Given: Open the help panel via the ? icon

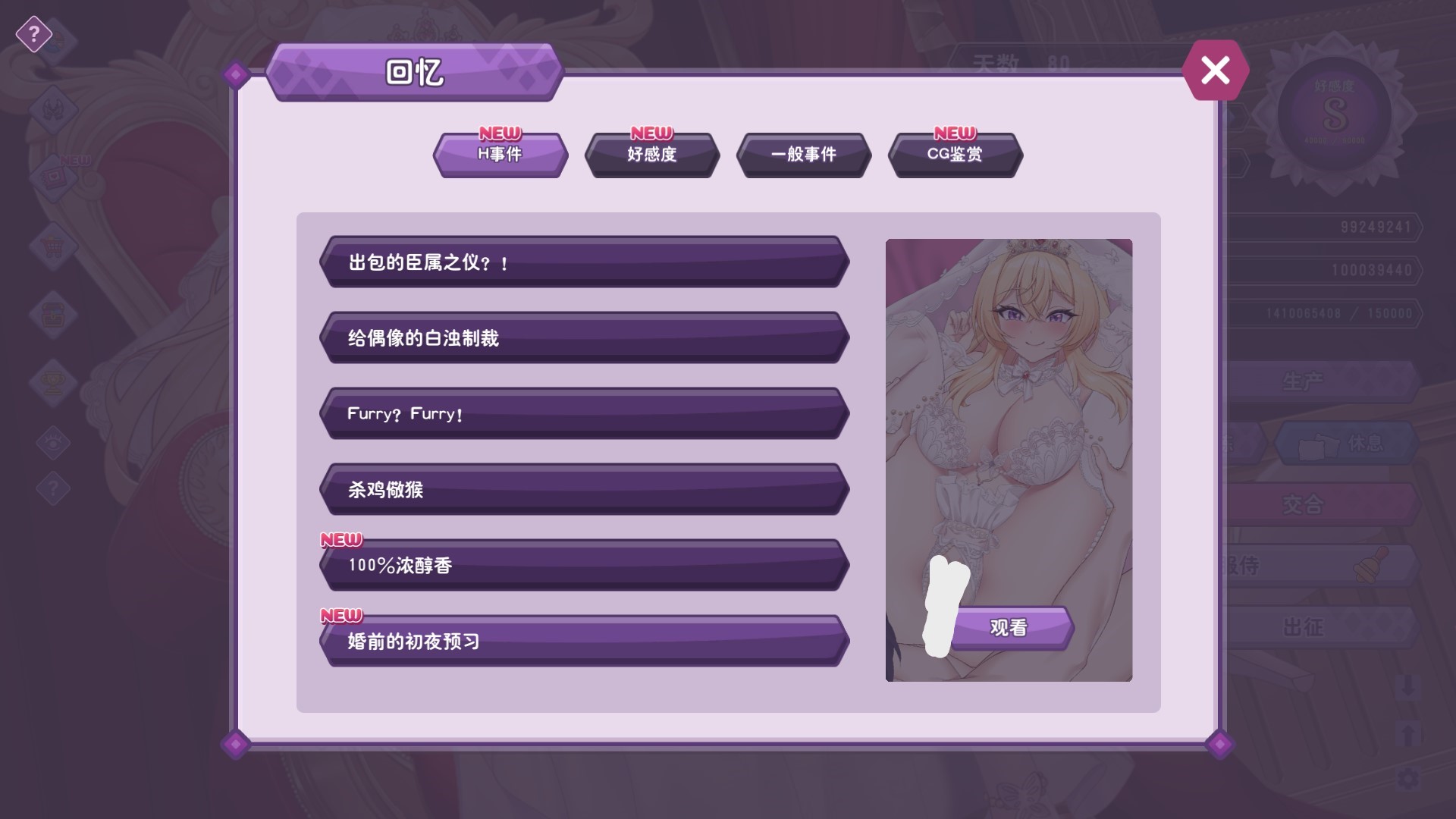Looking at the screenshot, I should tap(33, 34).
